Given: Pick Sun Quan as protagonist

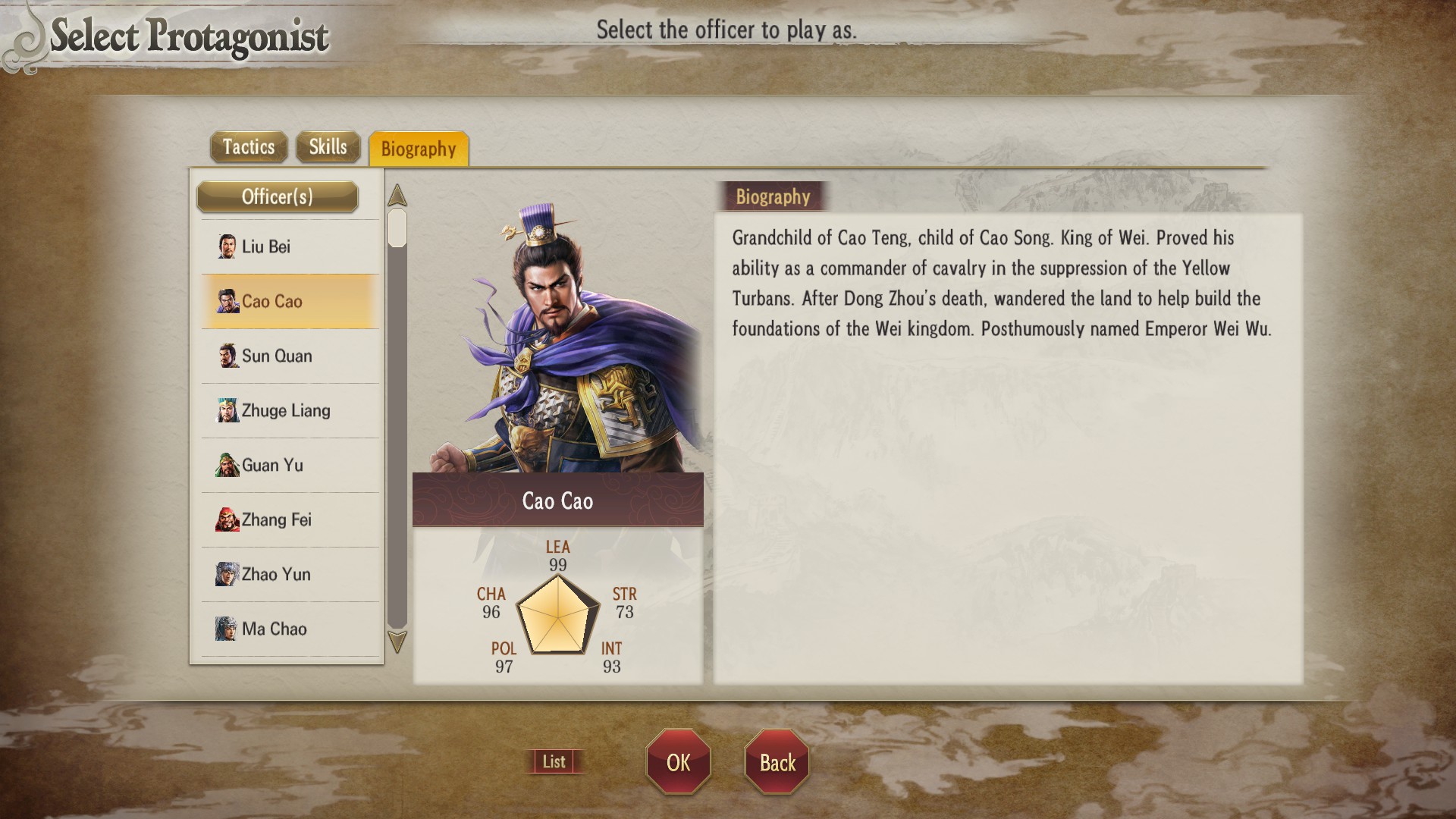Looking at the screenshot, I should [x=290, y=356].
